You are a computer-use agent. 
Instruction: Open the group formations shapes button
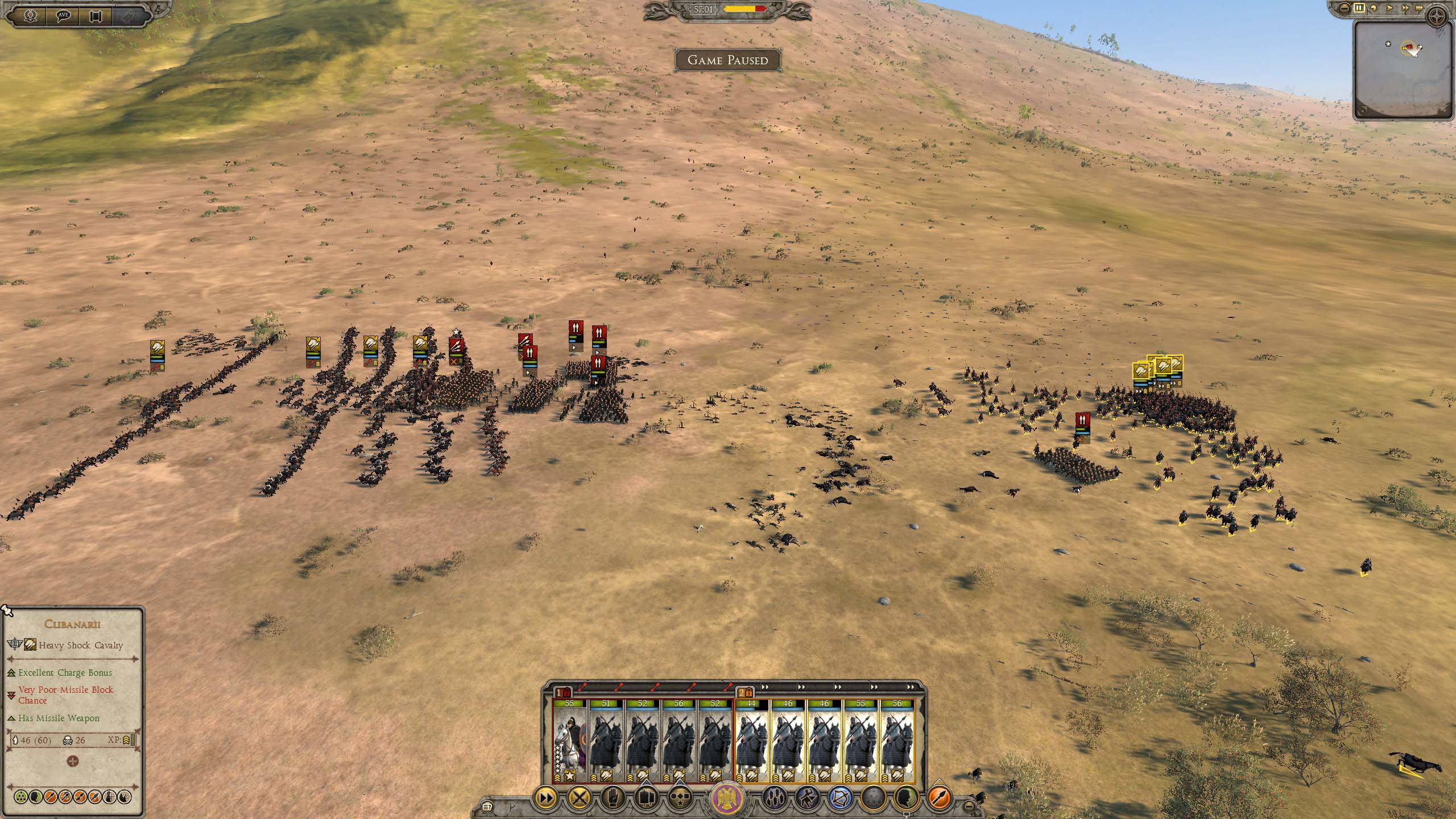(x=646, y=799)
